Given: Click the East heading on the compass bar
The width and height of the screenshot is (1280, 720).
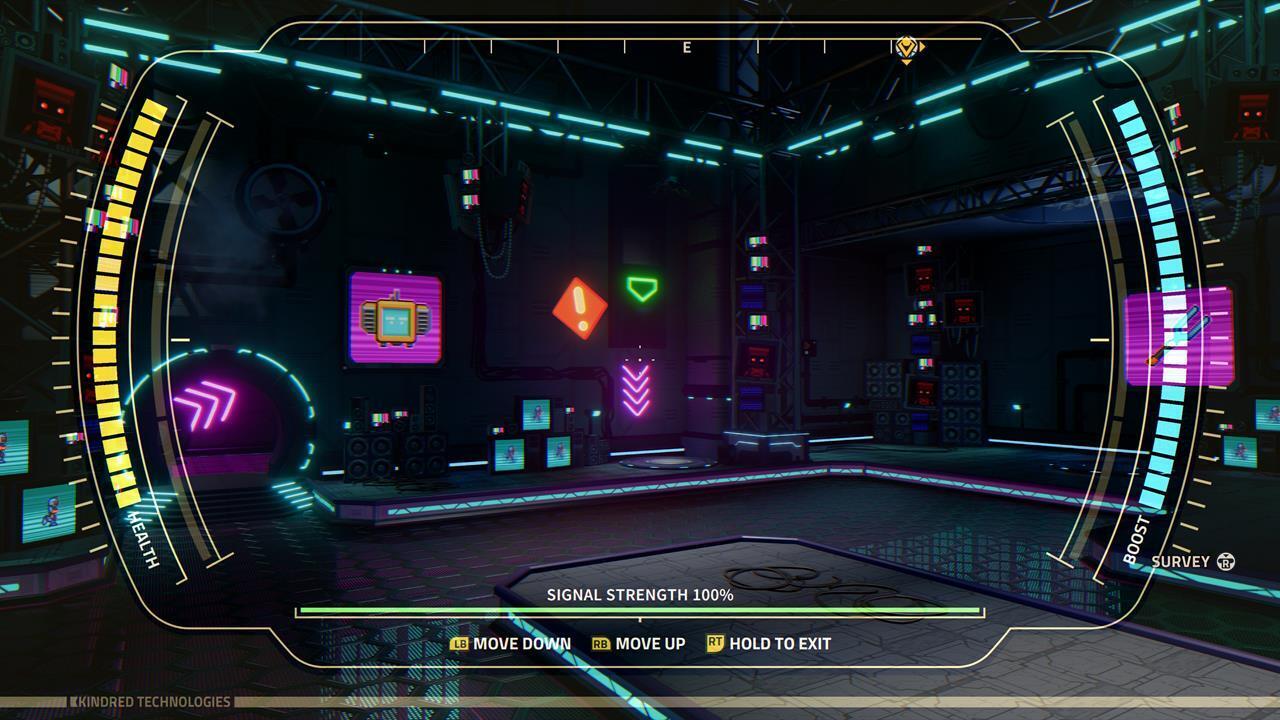Looking at the screenshot, I should [x=687, y=47].
